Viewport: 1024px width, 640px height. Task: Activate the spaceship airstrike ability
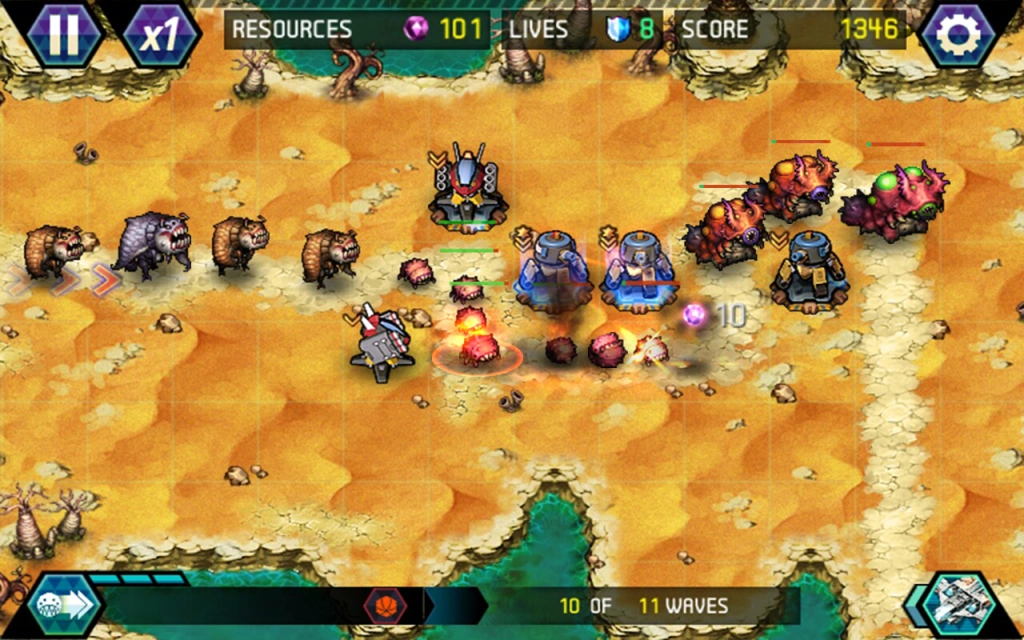(x=960, y=604)
